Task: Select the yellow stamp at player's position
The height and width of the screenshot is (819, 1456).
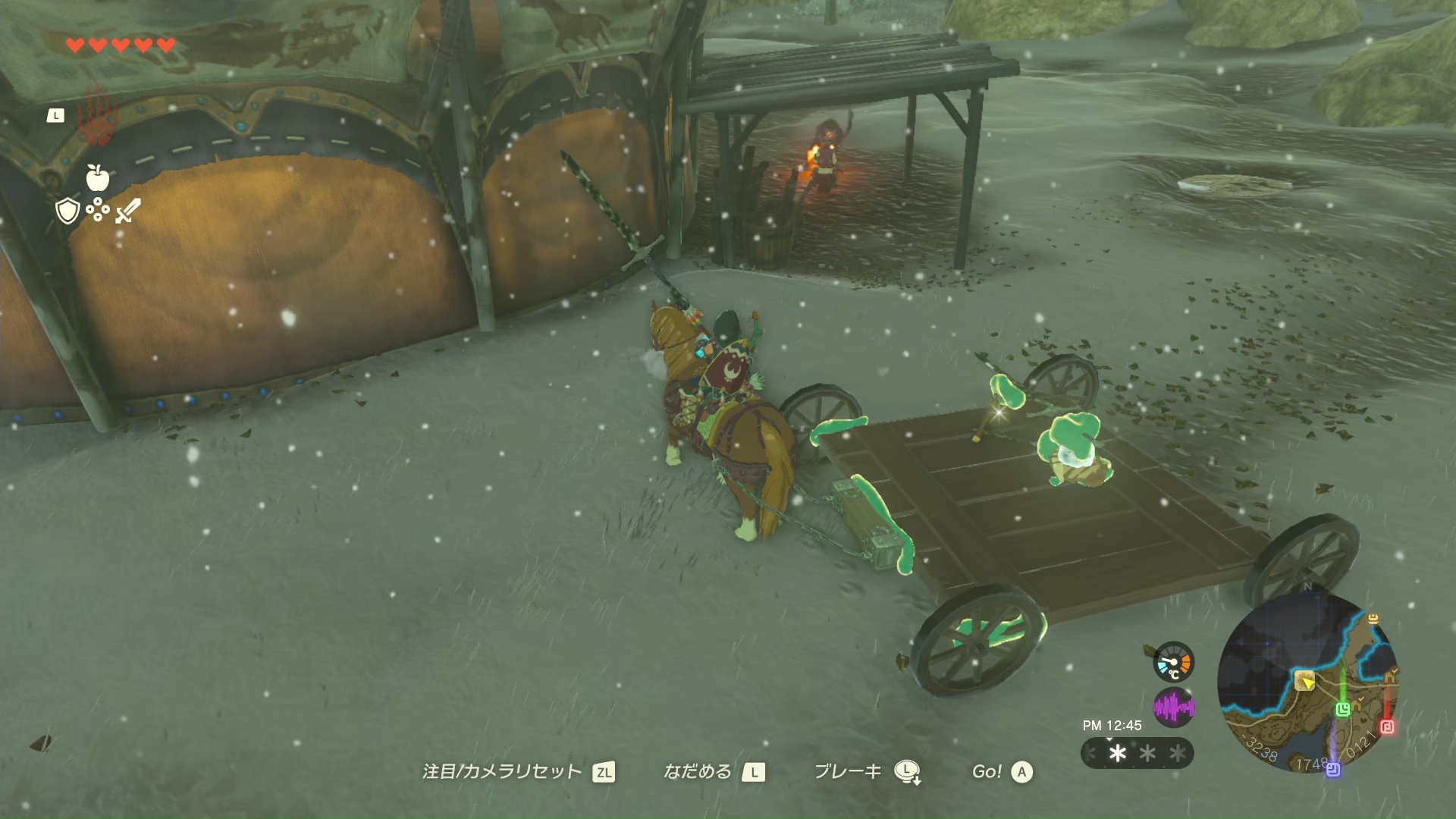Action: (x=1304, y=679)
